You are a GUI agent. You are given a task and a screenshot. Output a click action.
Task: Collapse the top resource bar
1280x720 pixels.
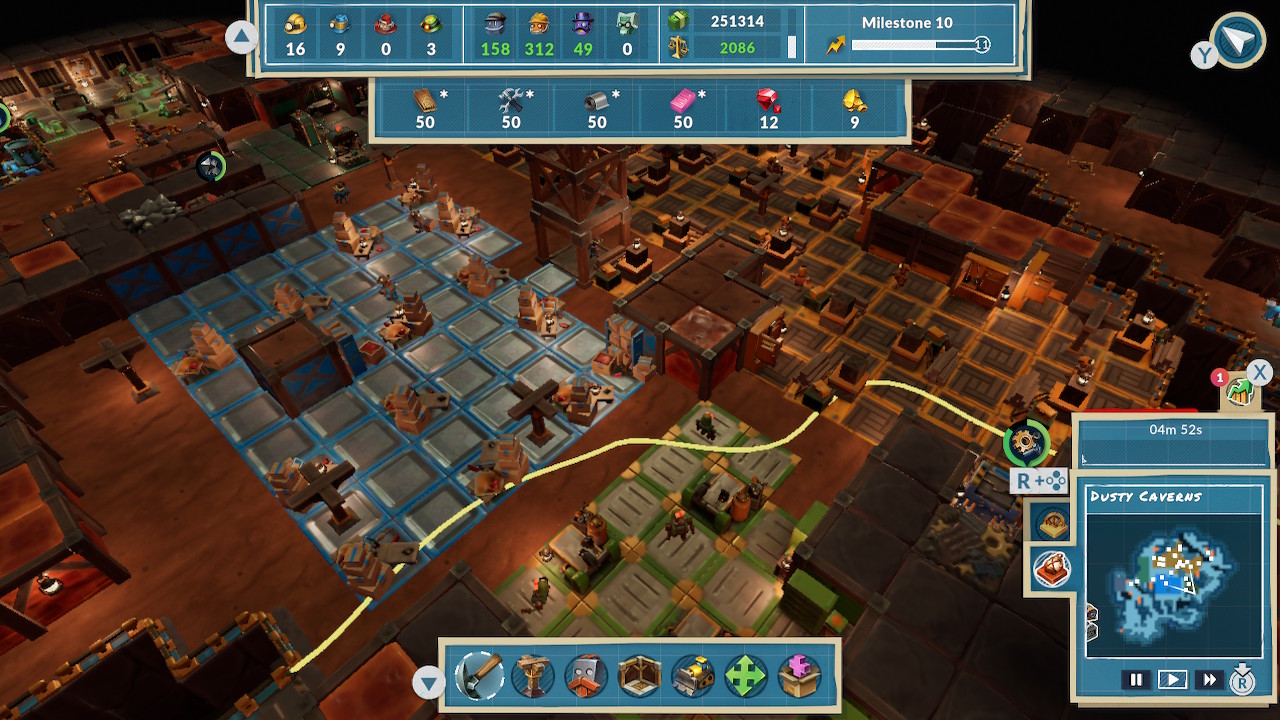[241, 36]
